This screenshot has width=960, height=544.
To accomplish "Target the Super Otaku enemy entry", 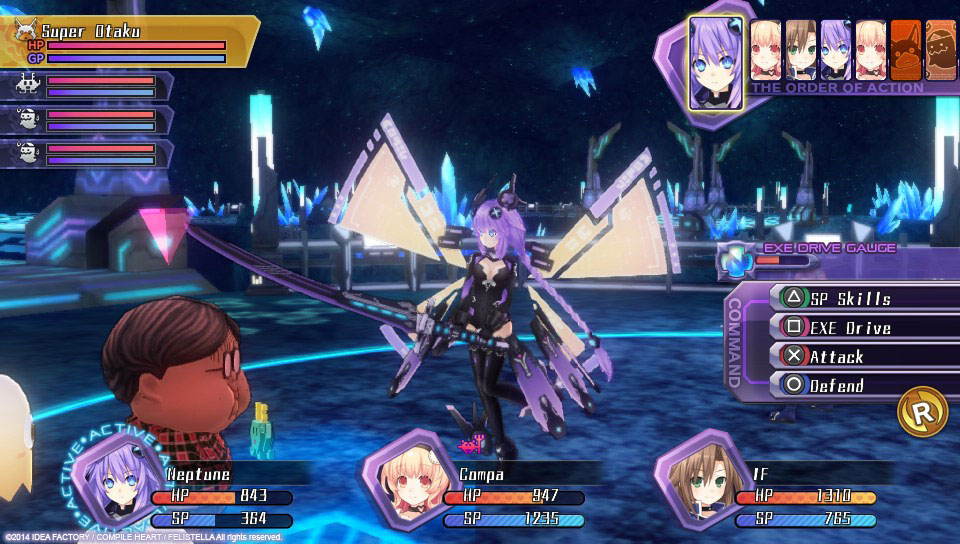I will tap(130, 40).
